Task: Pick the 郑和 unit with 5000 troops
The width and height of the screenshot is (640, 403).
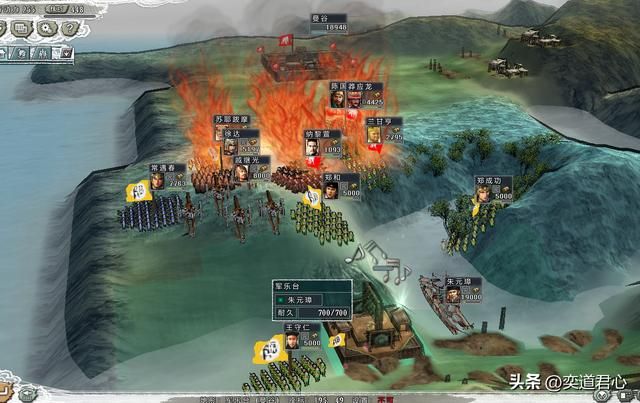Action: tap(340, 185)
